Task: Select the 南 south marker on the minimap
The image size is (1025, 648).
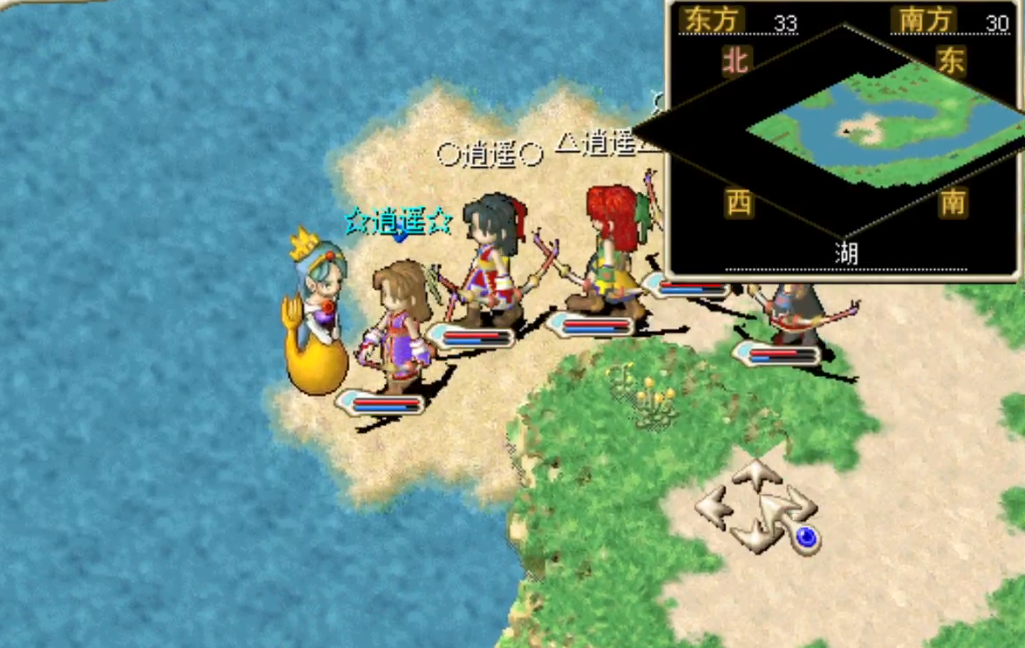Action: click(x=953, y=203)
